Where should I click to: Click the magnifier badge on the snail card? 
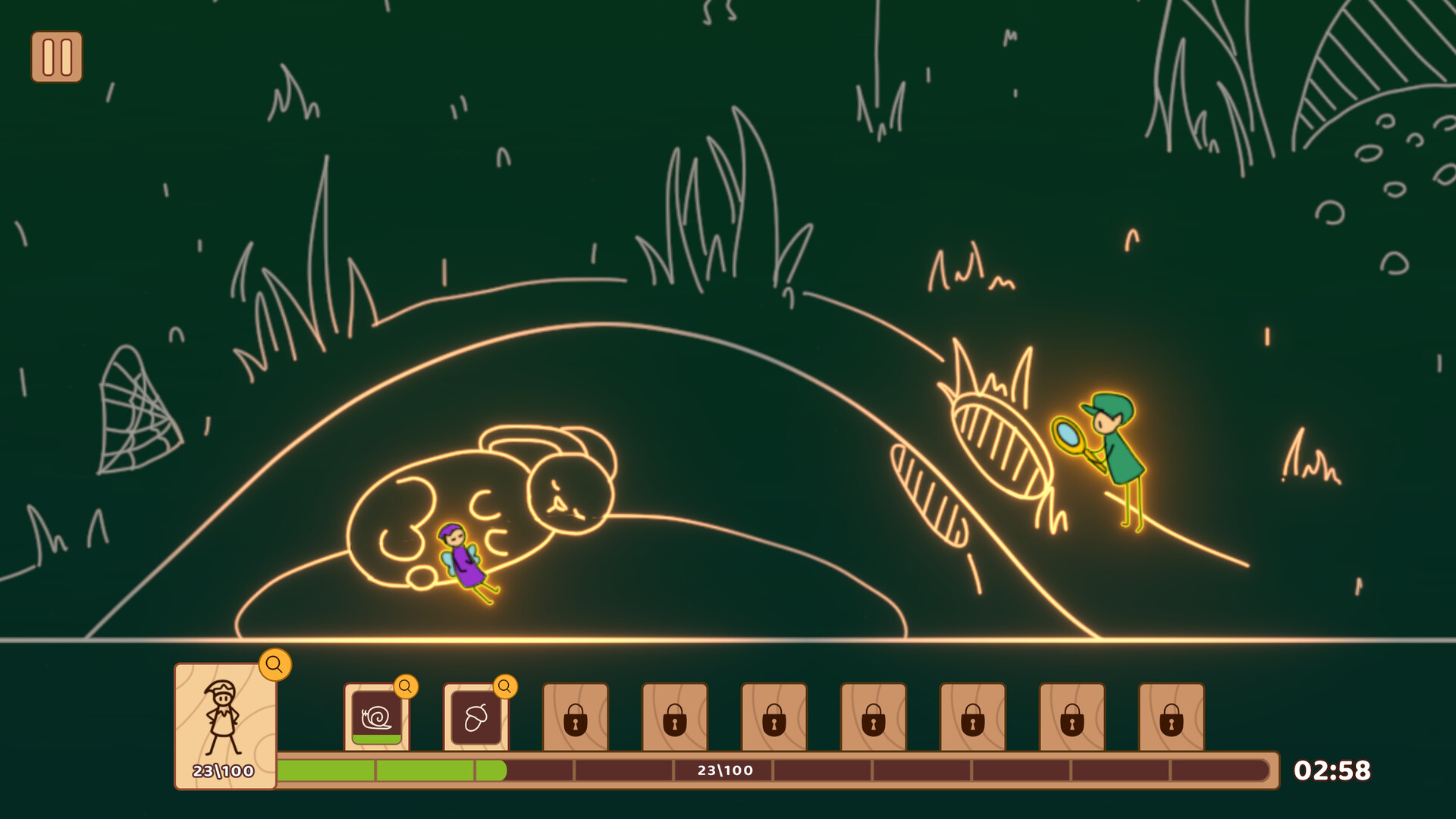[406, 687]
